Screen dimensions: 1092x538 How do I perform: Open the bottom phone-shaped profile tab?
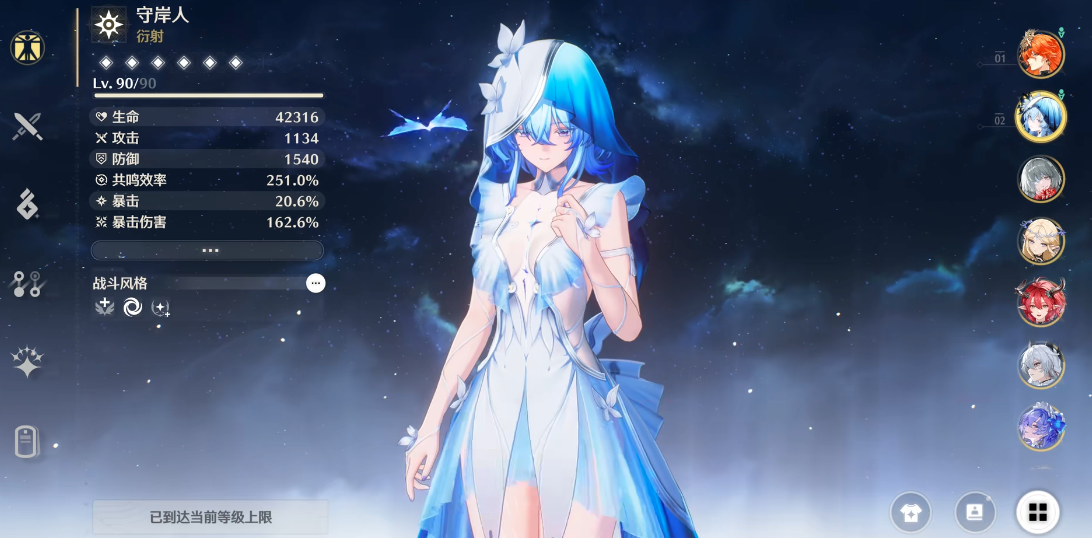(27, 441)
